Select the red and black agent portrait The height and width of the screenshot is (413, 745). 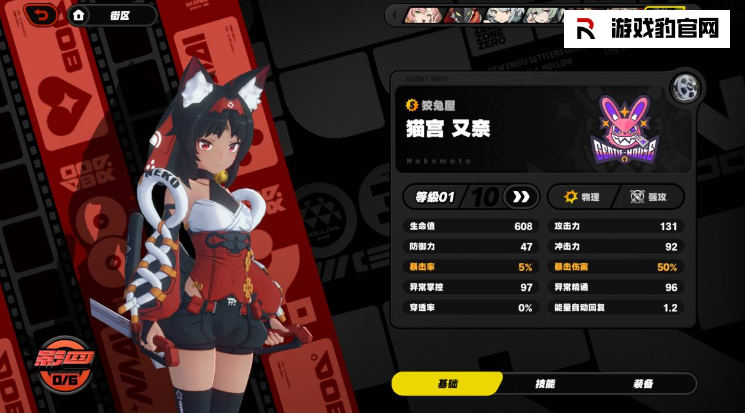(461, 15)
